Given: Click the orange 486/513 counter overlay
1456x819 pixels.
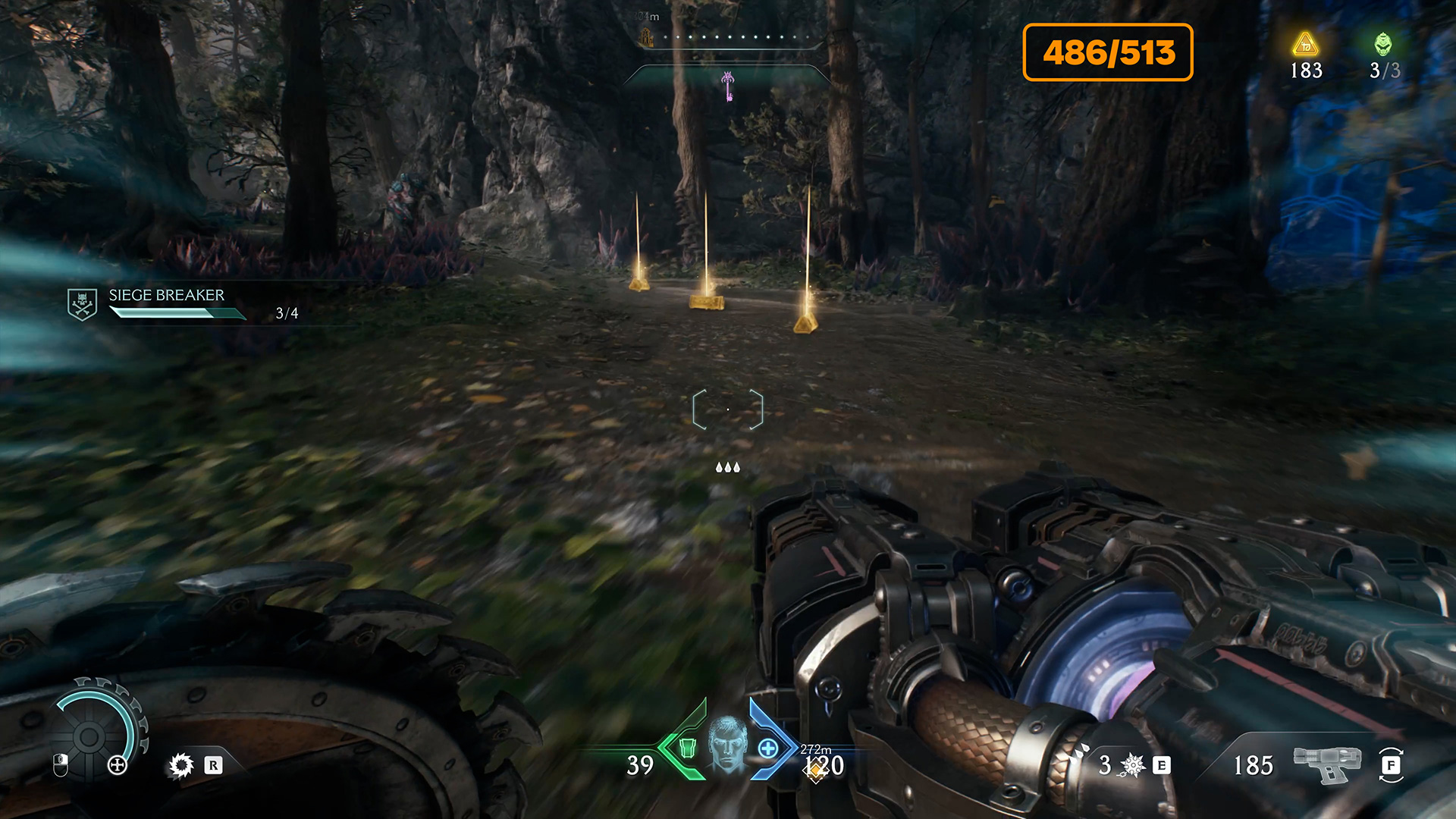Looking at the screenshot, I should point(1108,52).
